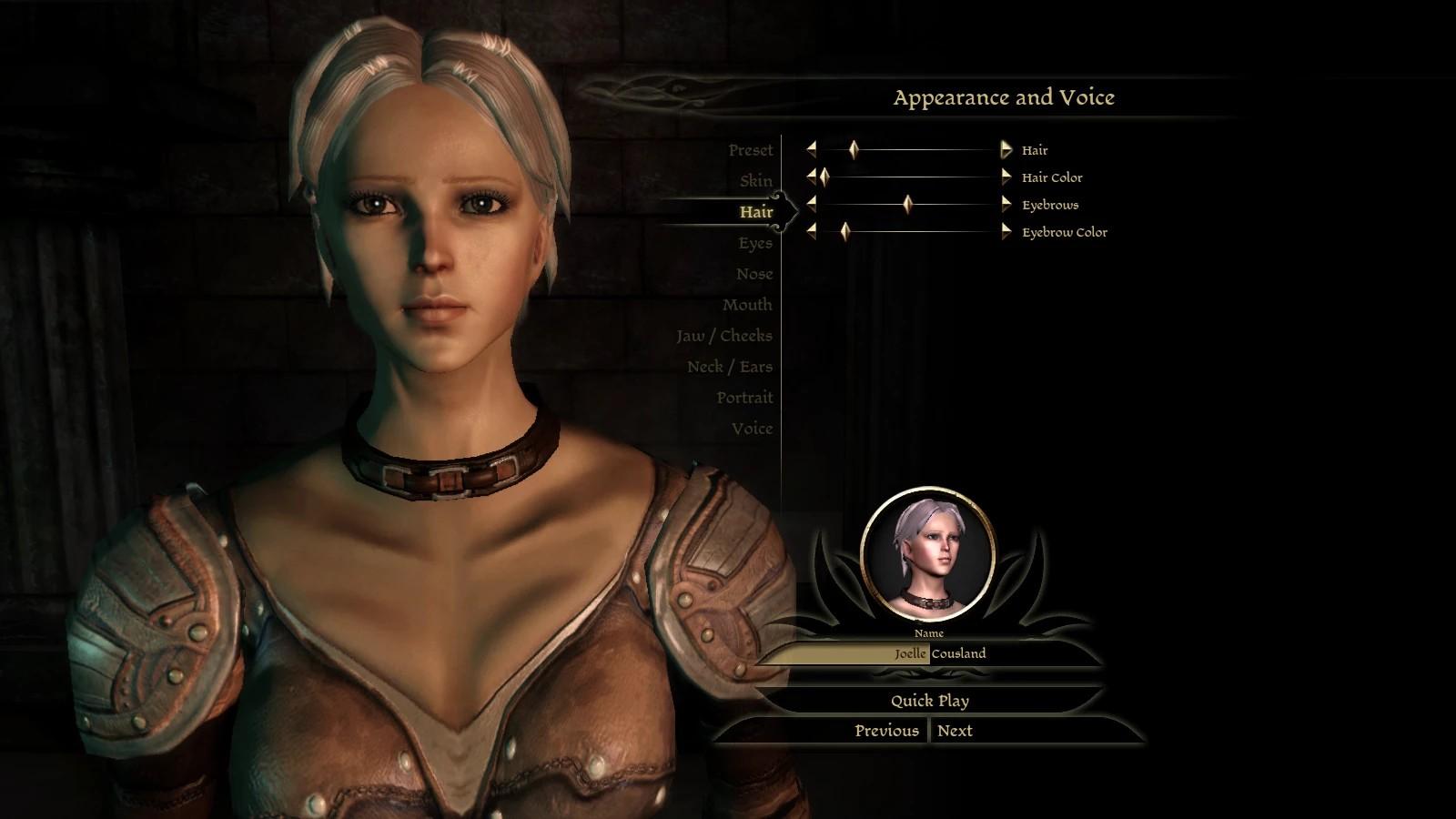
Task: Switch to the Skin category
Action: [x=755, y=181]
